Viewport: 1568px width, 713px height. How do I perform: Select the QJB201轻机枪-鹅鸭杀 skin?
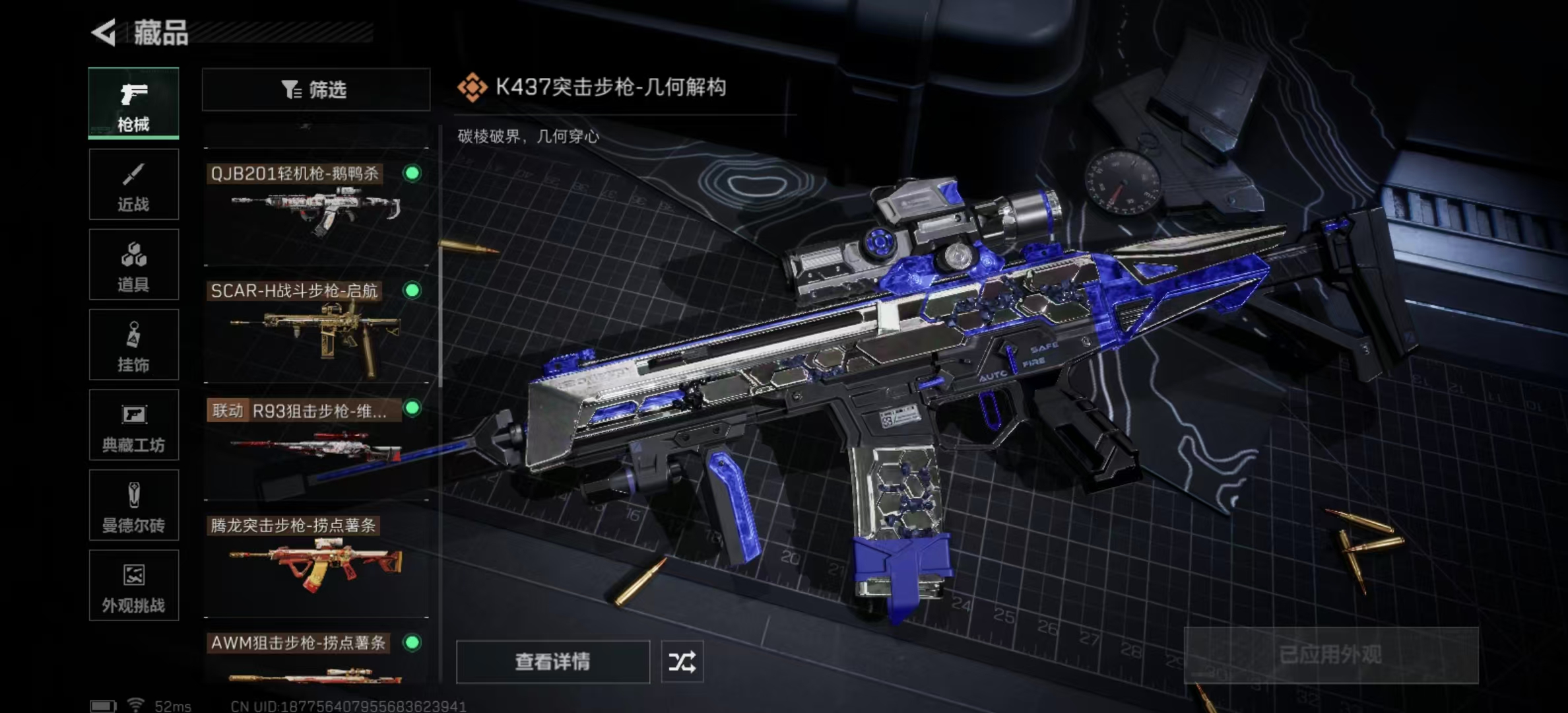tap(315, 208)
